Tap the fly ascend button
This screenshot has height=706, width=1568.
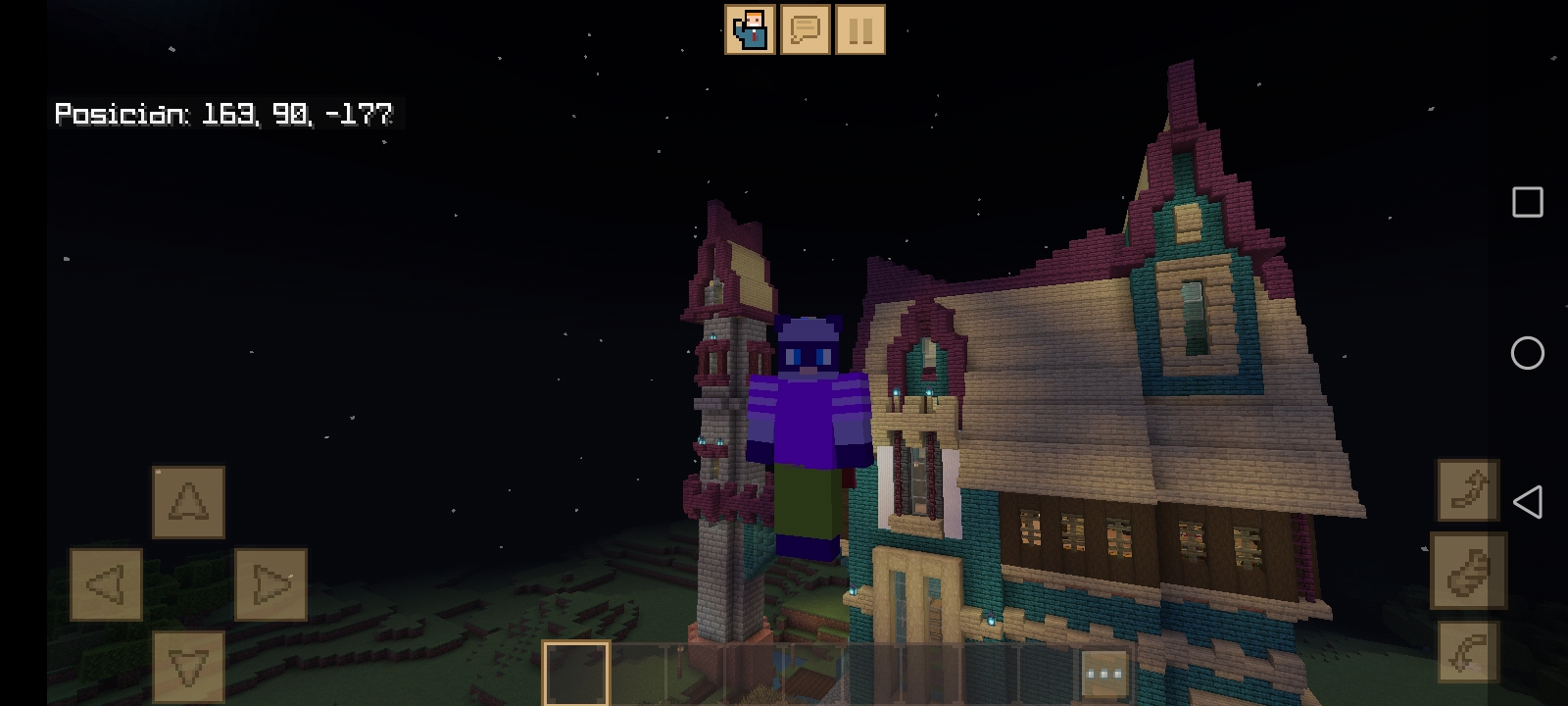point(188,501)
